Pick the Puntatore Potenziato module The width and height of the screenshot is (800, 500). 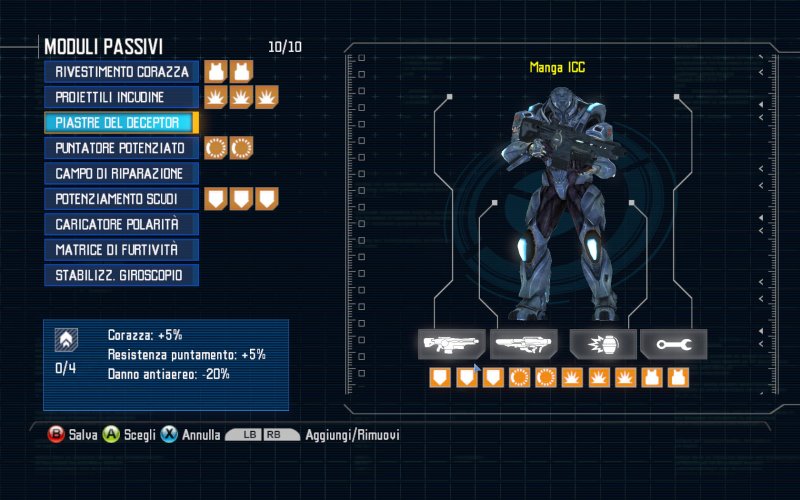122,148
